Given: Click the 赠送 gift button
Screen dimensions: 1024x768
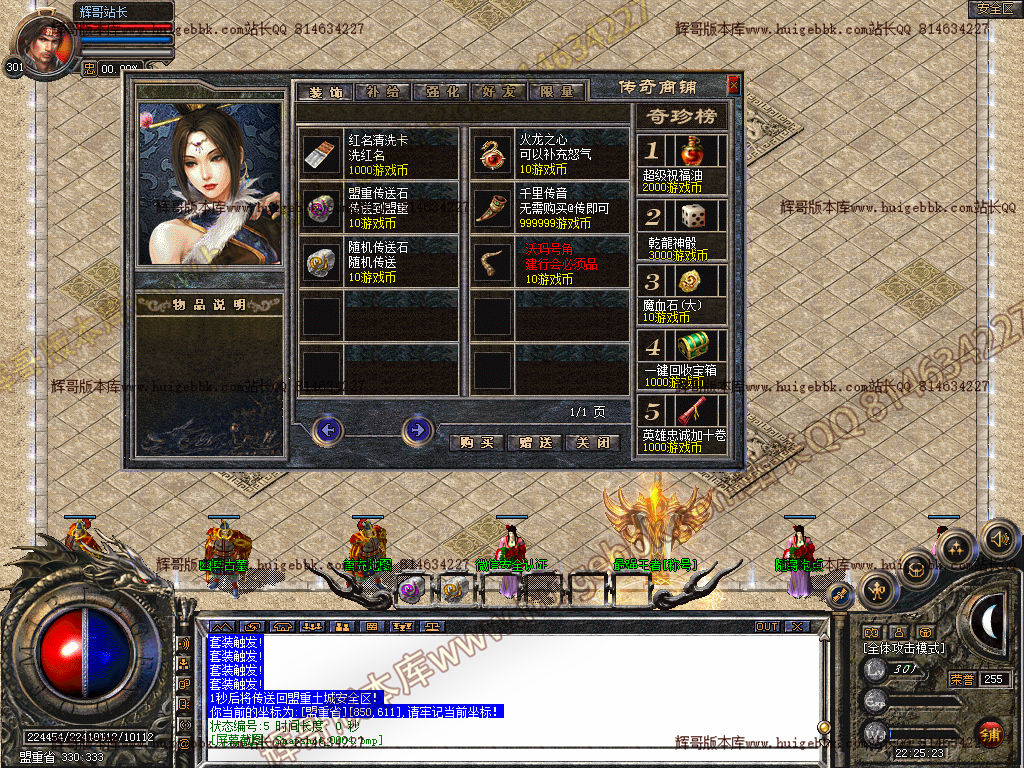Looking at the screenshot, I should click(x=535, y=442).
